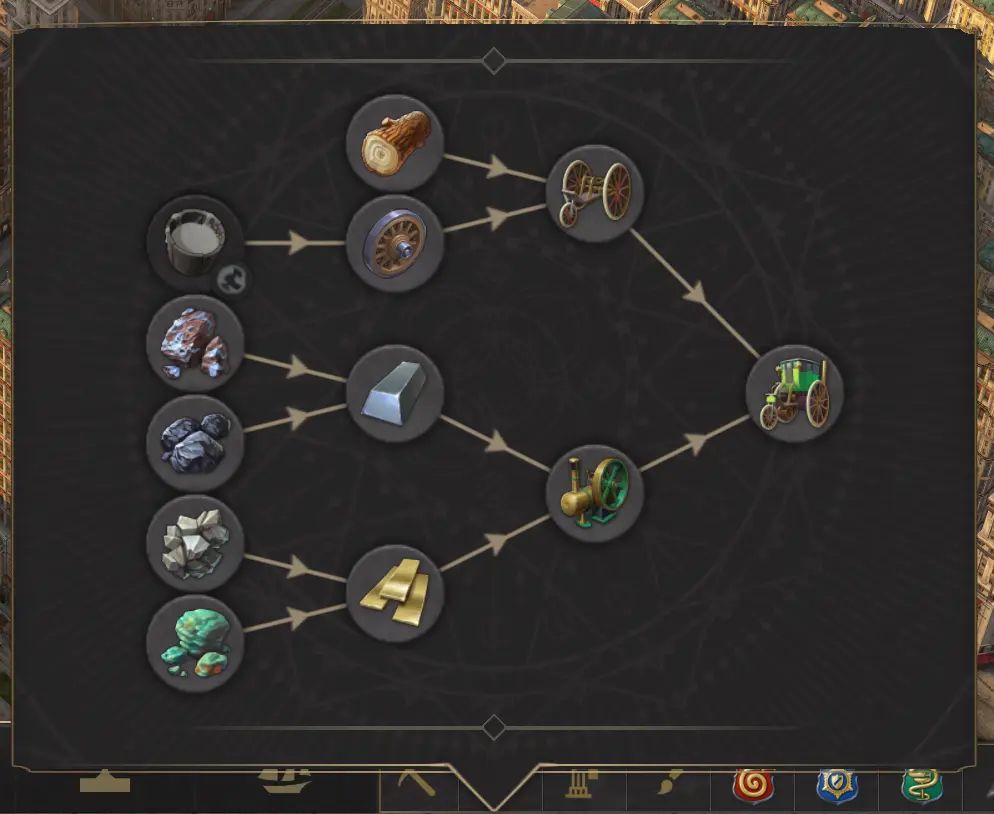Choose the steam carriage final product
The image size is (994, 814).
click(x=795, y=393)
